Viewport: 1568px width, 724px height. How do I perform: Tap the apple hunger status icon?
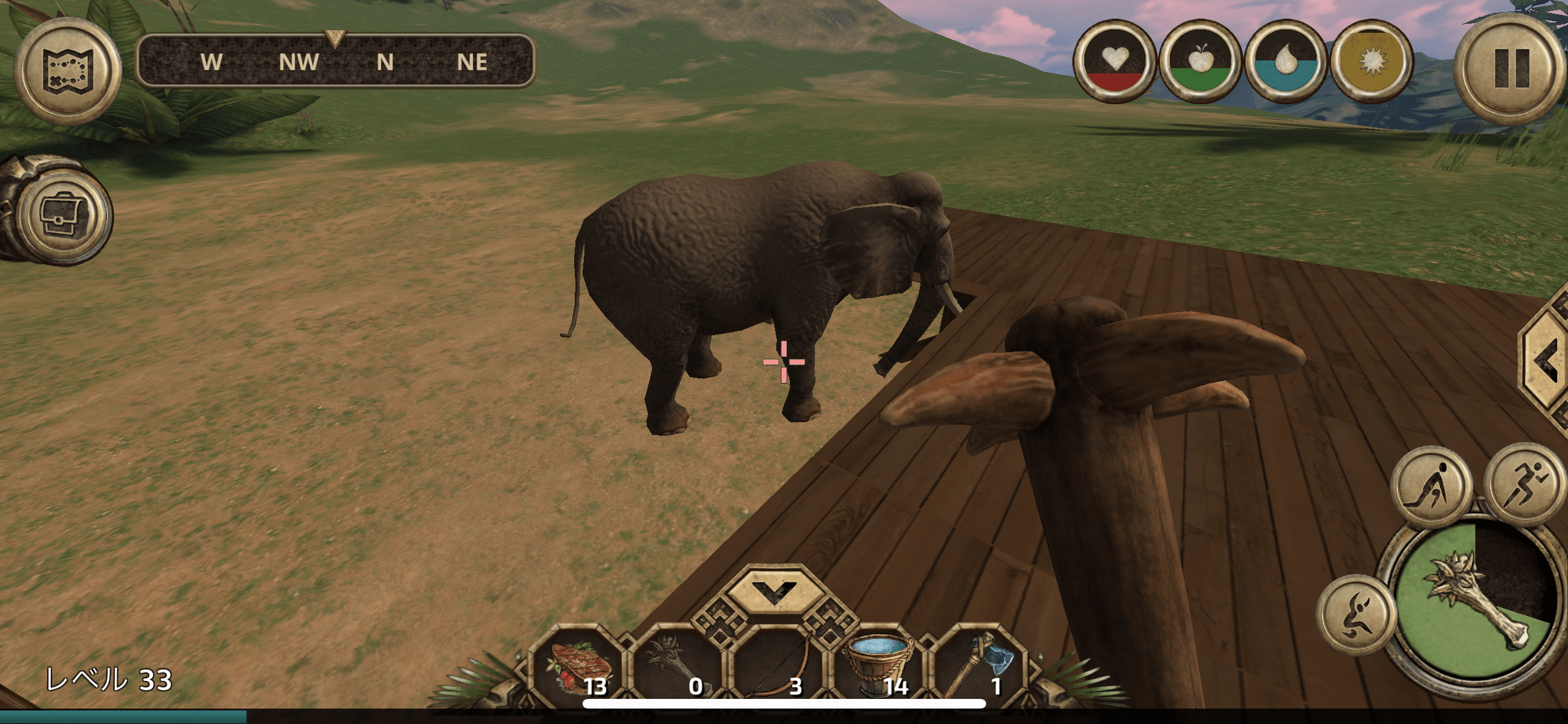tap(1200, 62)
